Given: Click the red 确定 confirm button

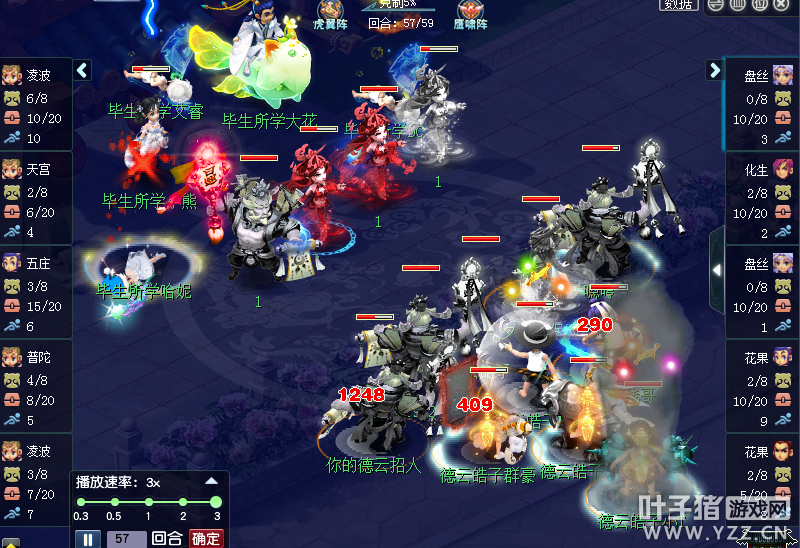Looking at the screenshot, I should pyautogui.click(x=206, y=538).
